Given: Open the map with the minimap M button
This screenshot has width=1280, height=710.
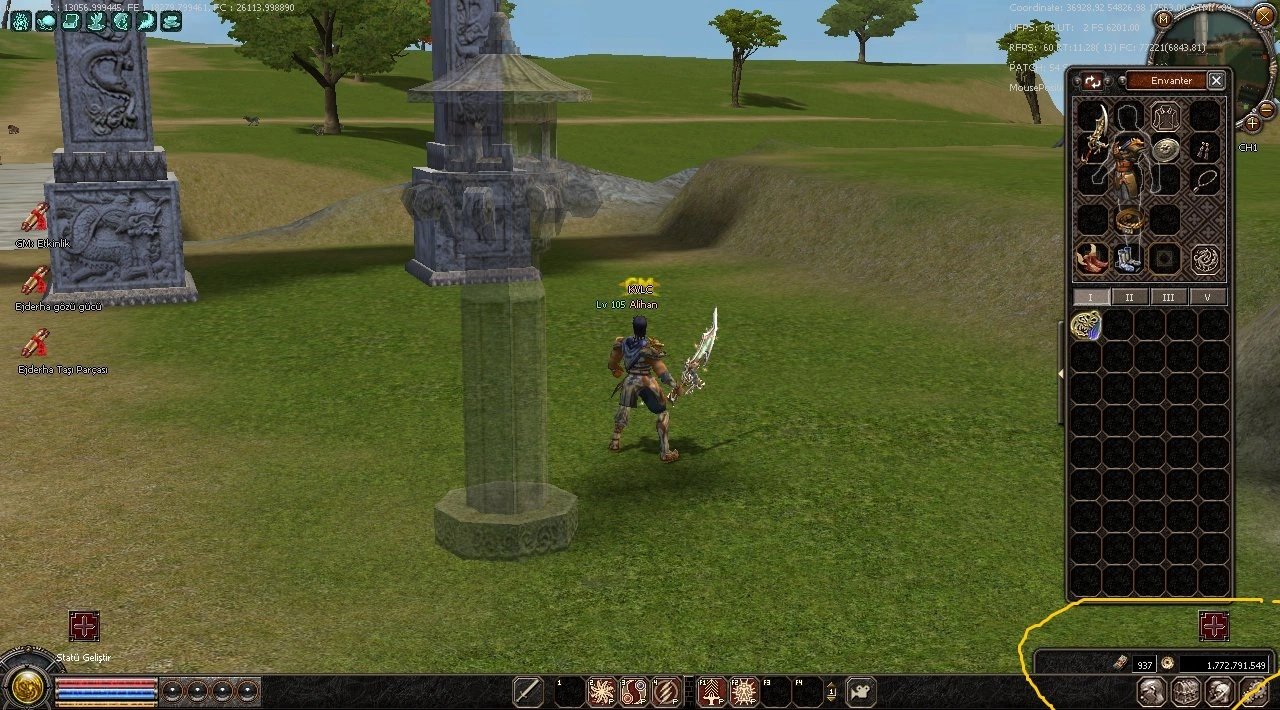Looking at the screenshot, I should pos(1162,18).
